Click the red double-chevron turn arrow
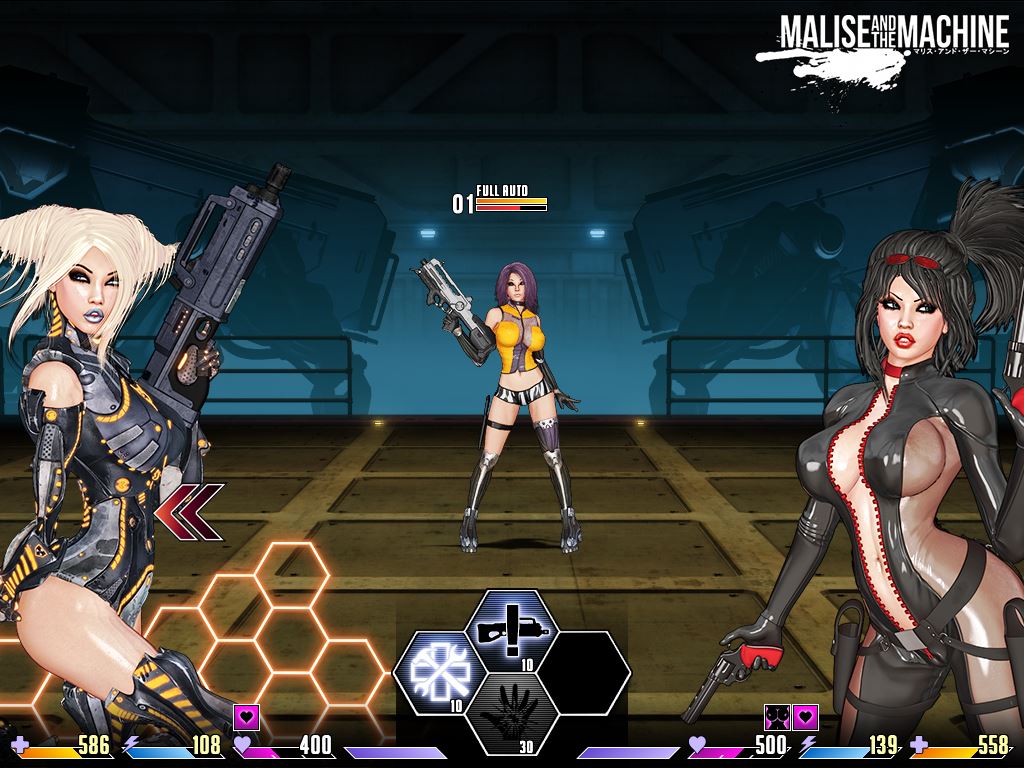The height and width of the screenshot is (768, 1024). [190, 512]
